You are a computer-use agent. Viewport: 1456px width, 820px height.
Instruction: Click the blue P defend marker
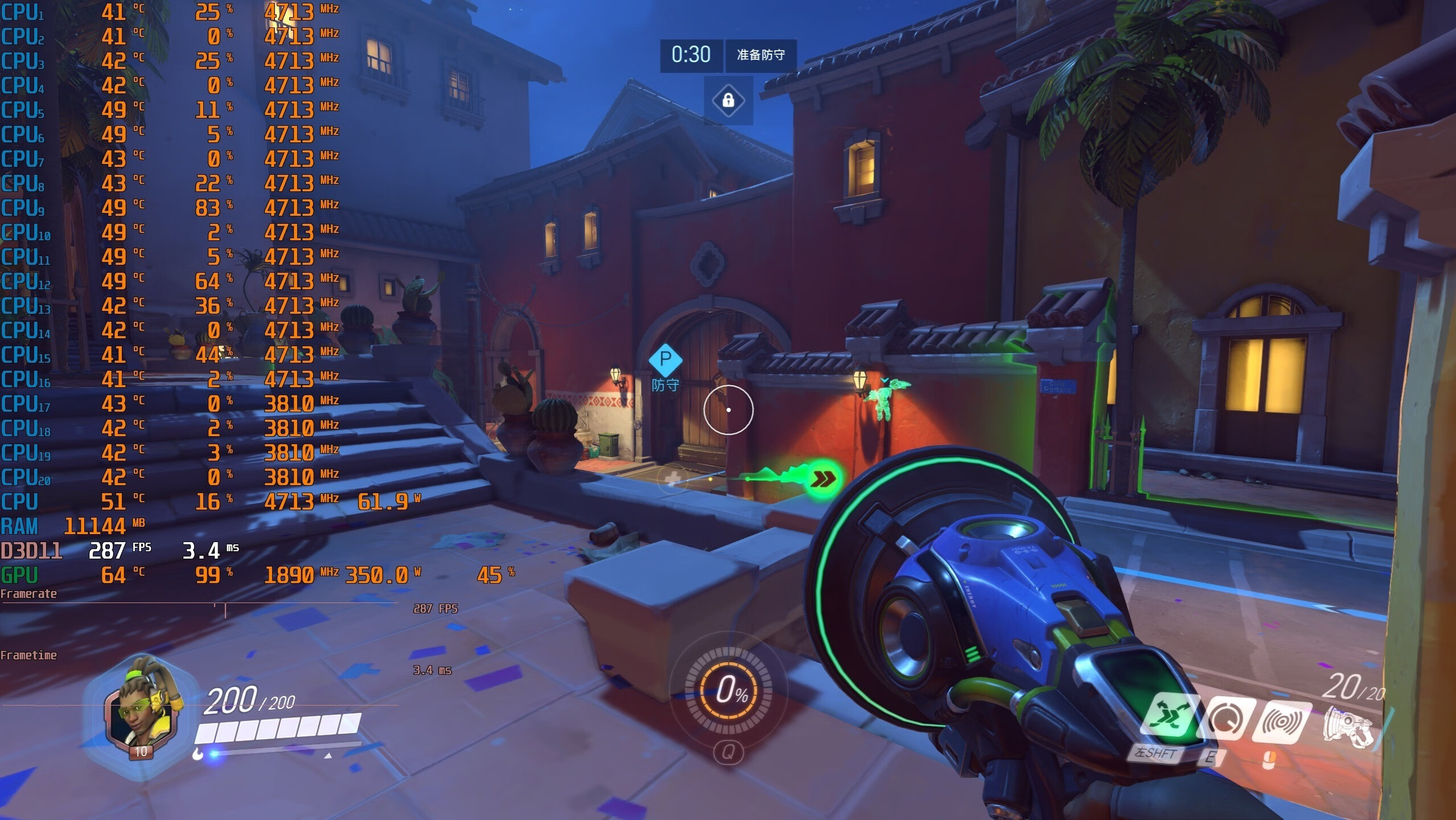tap(665, 360)
